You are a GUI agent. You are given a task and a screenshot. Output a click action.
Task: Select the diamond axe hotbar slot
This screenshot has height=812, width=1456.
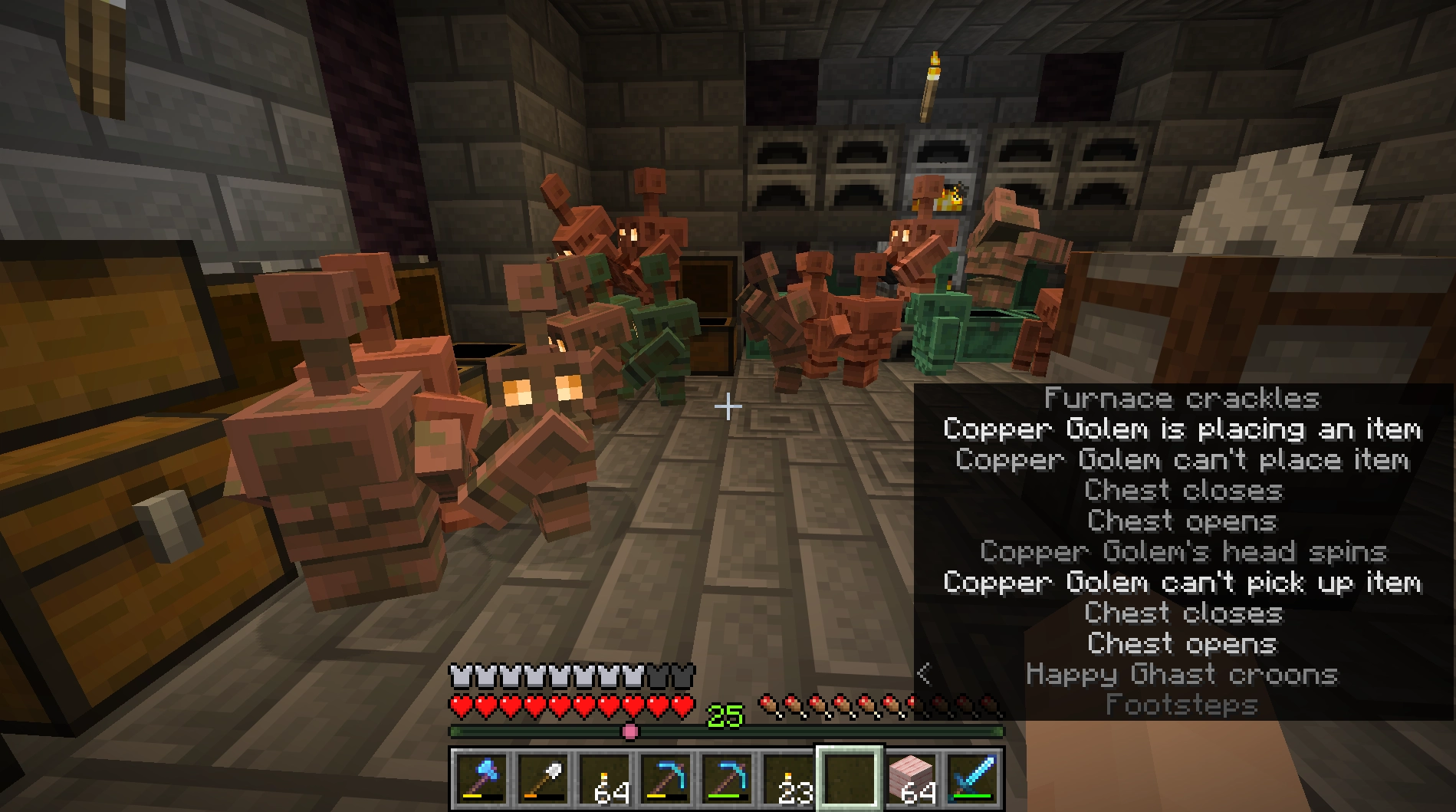pyautogui.click(x=481, y=779)
